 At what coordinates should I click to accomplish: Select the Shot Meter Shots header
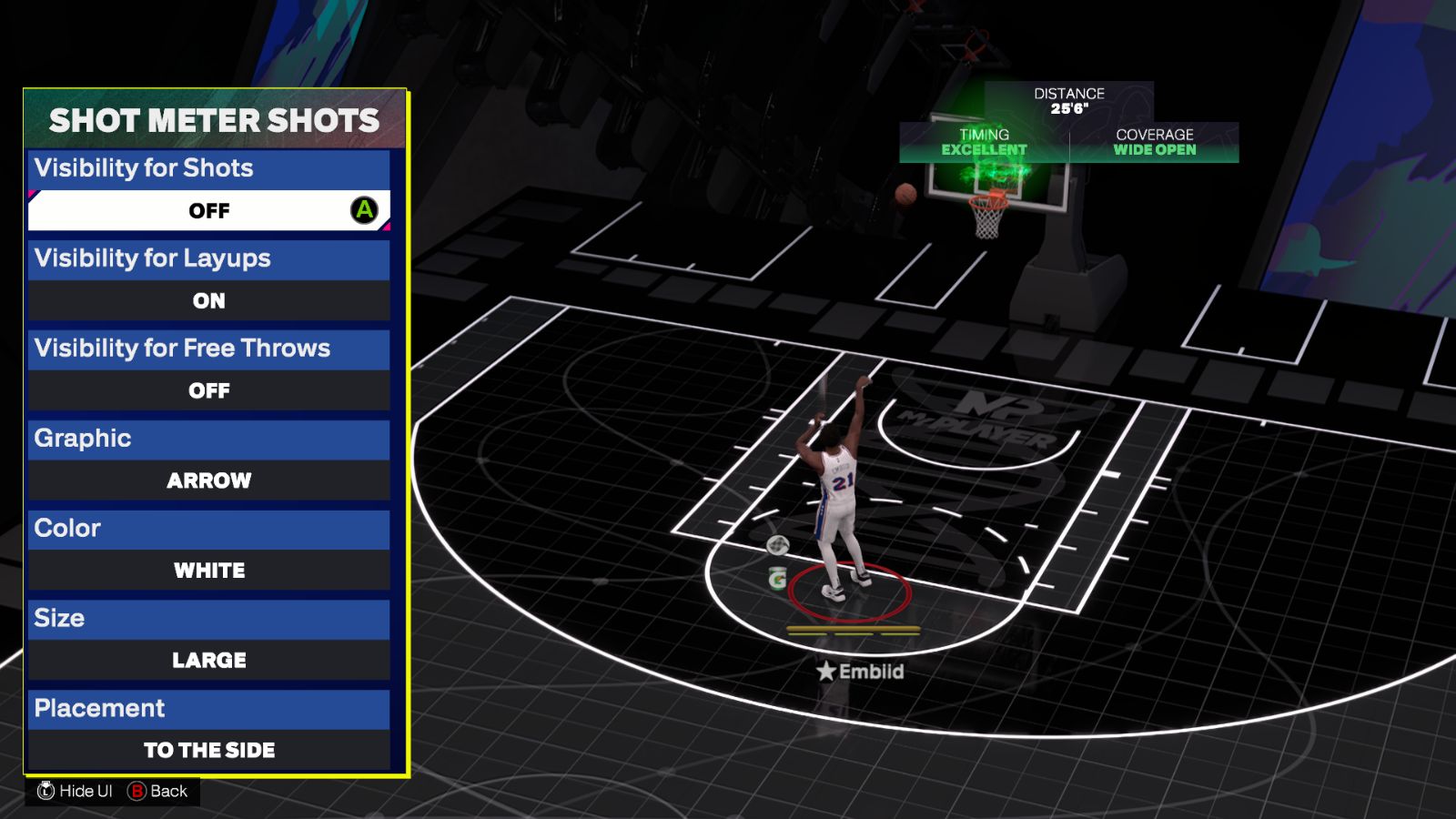209,119
